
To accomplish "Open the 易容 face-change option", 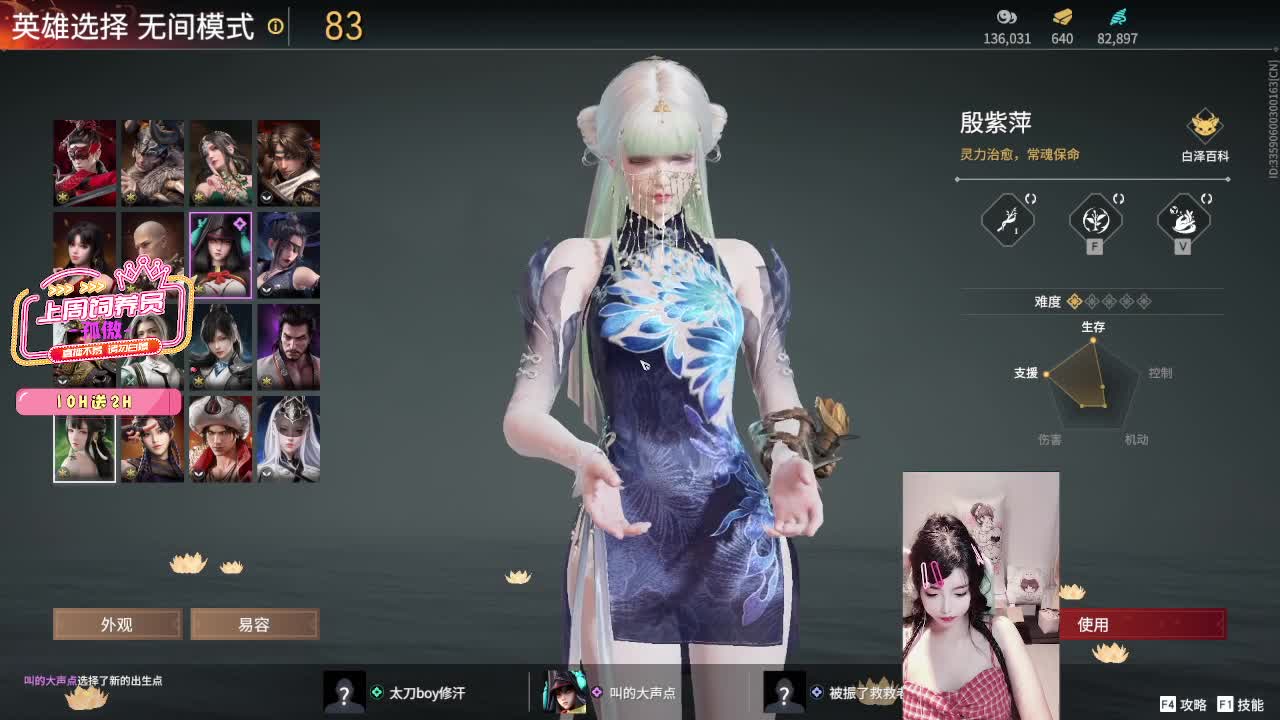I will pos(254,624).
